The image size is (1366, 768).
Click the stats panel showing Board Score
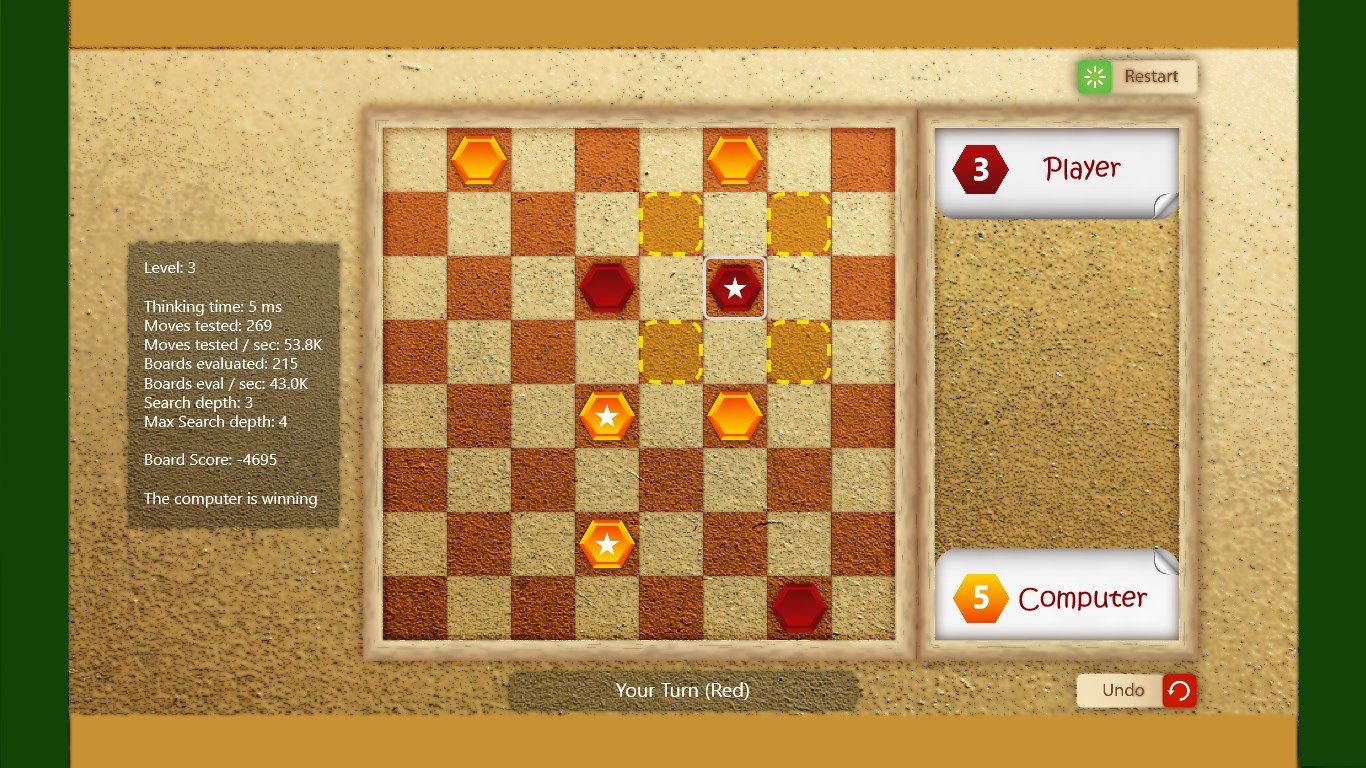click(233, 383)
